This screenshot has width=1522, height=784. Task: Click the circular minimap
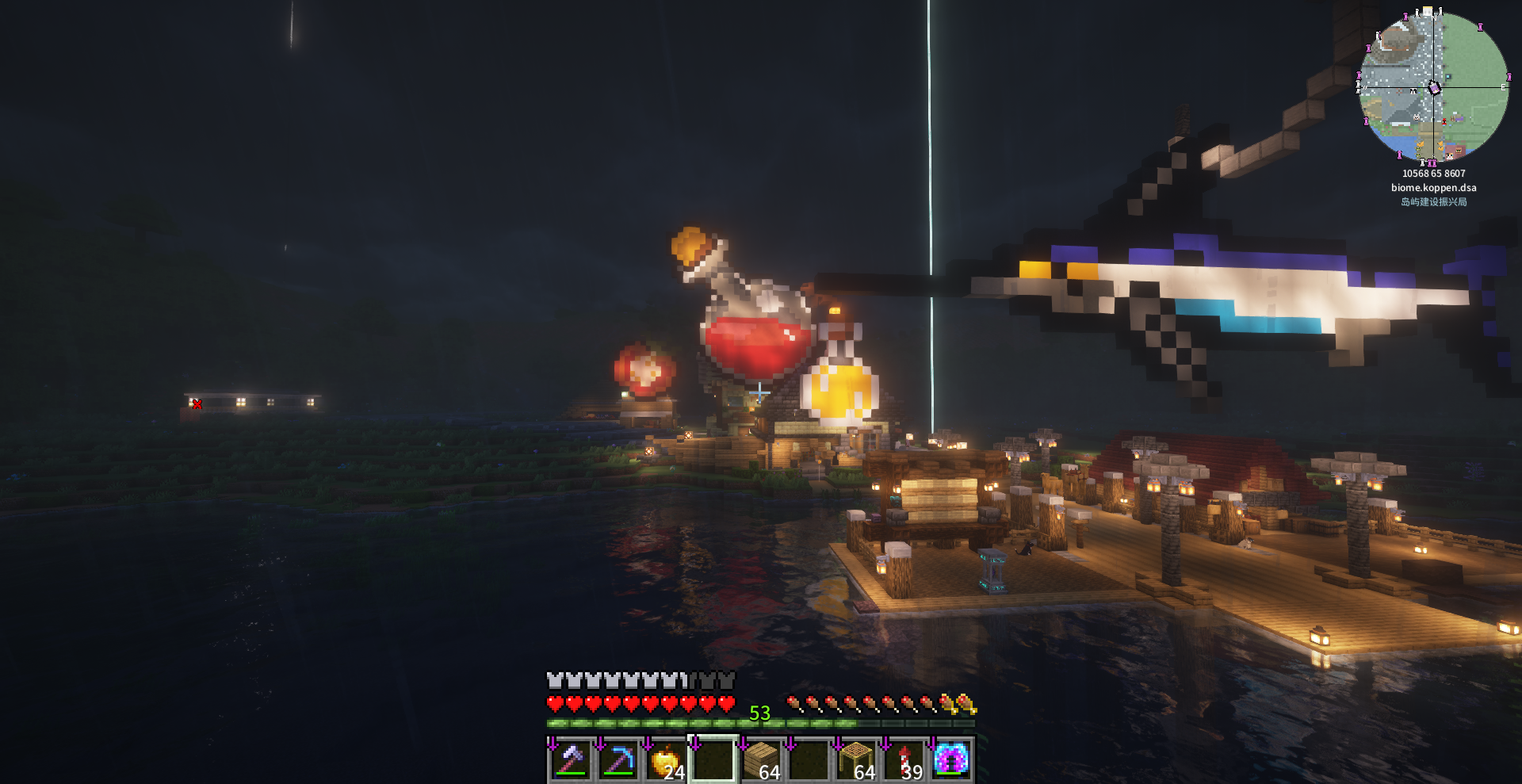1433,87
